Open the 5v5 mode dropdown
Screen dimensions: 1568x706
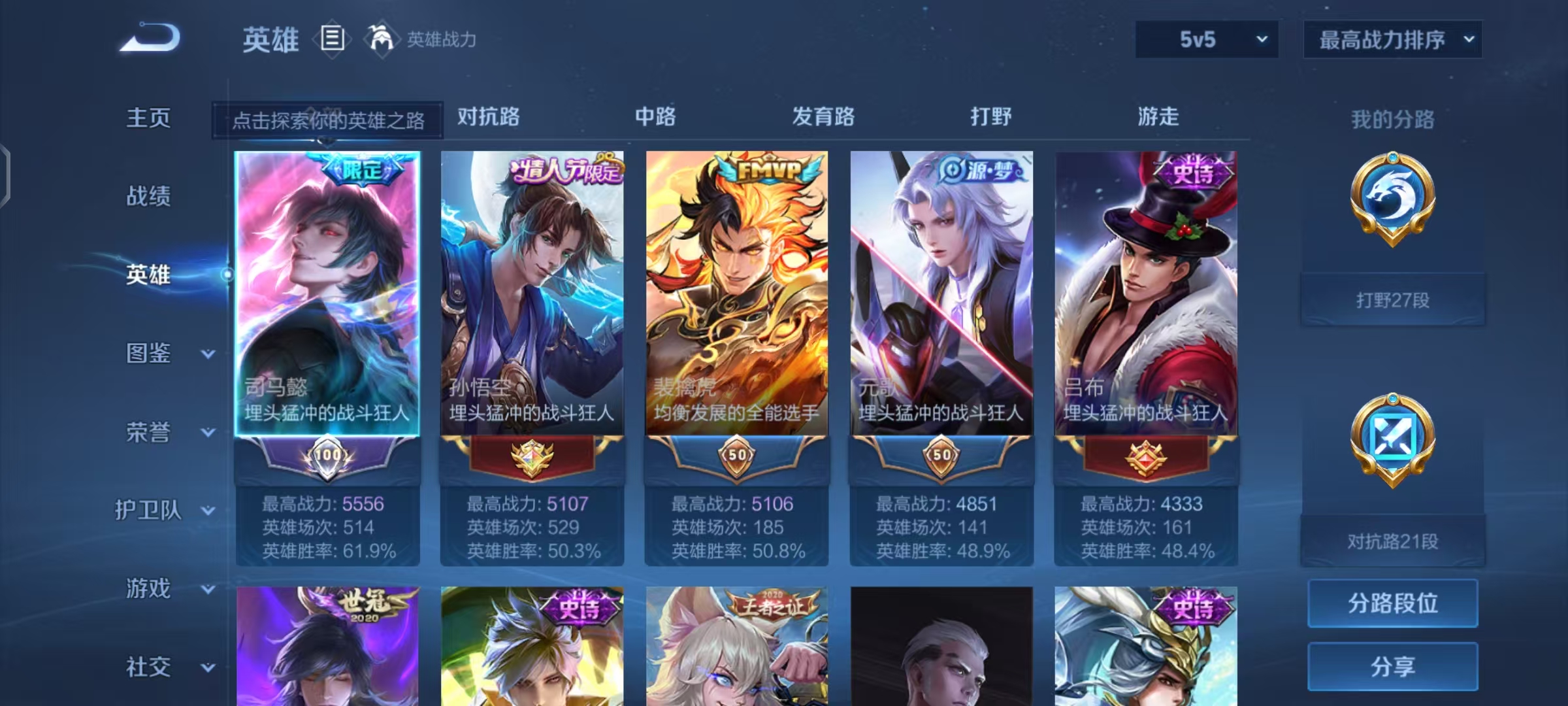(x=1204, y=39)
